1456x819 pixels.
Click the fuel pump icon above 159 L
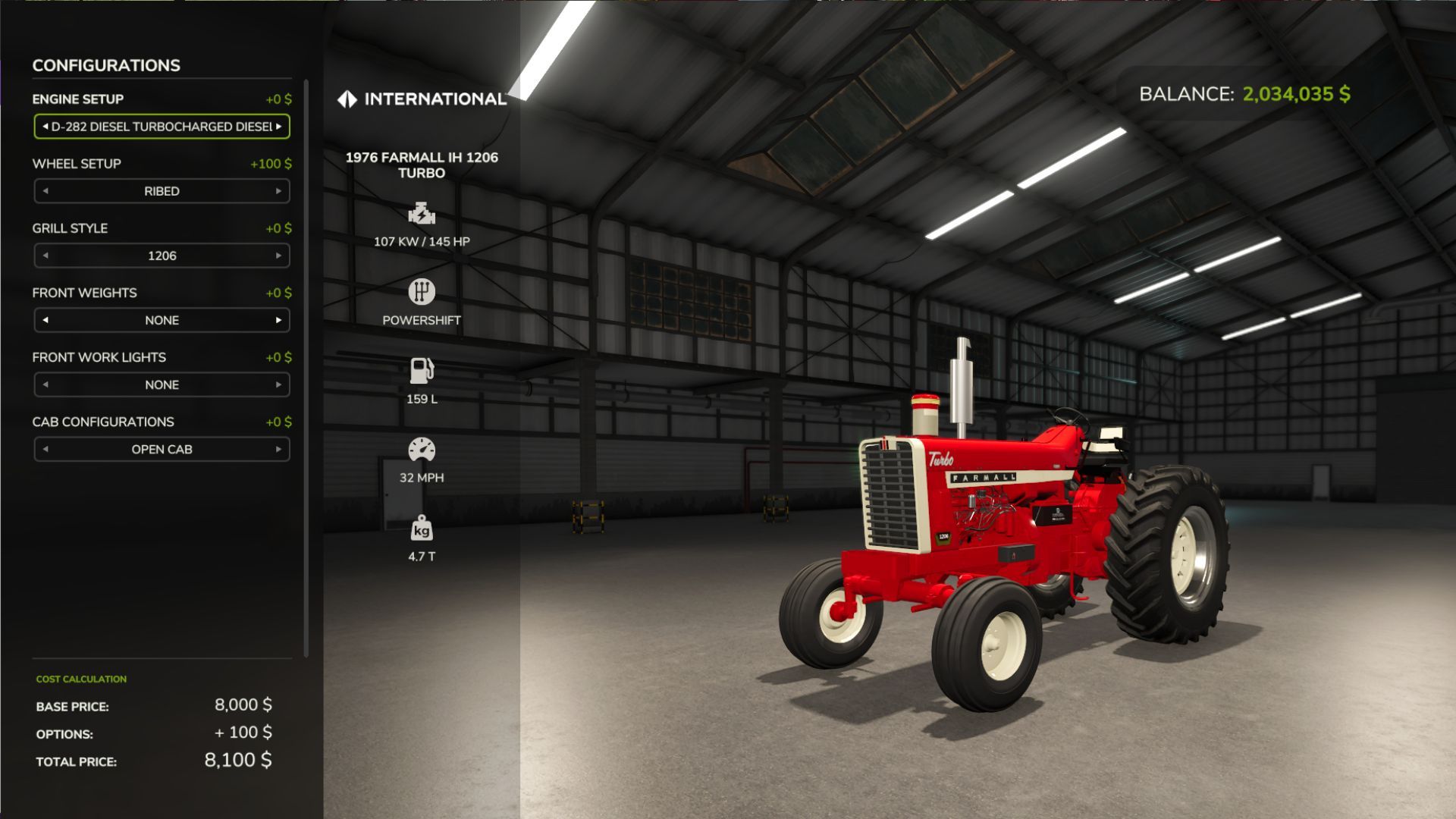422,371
